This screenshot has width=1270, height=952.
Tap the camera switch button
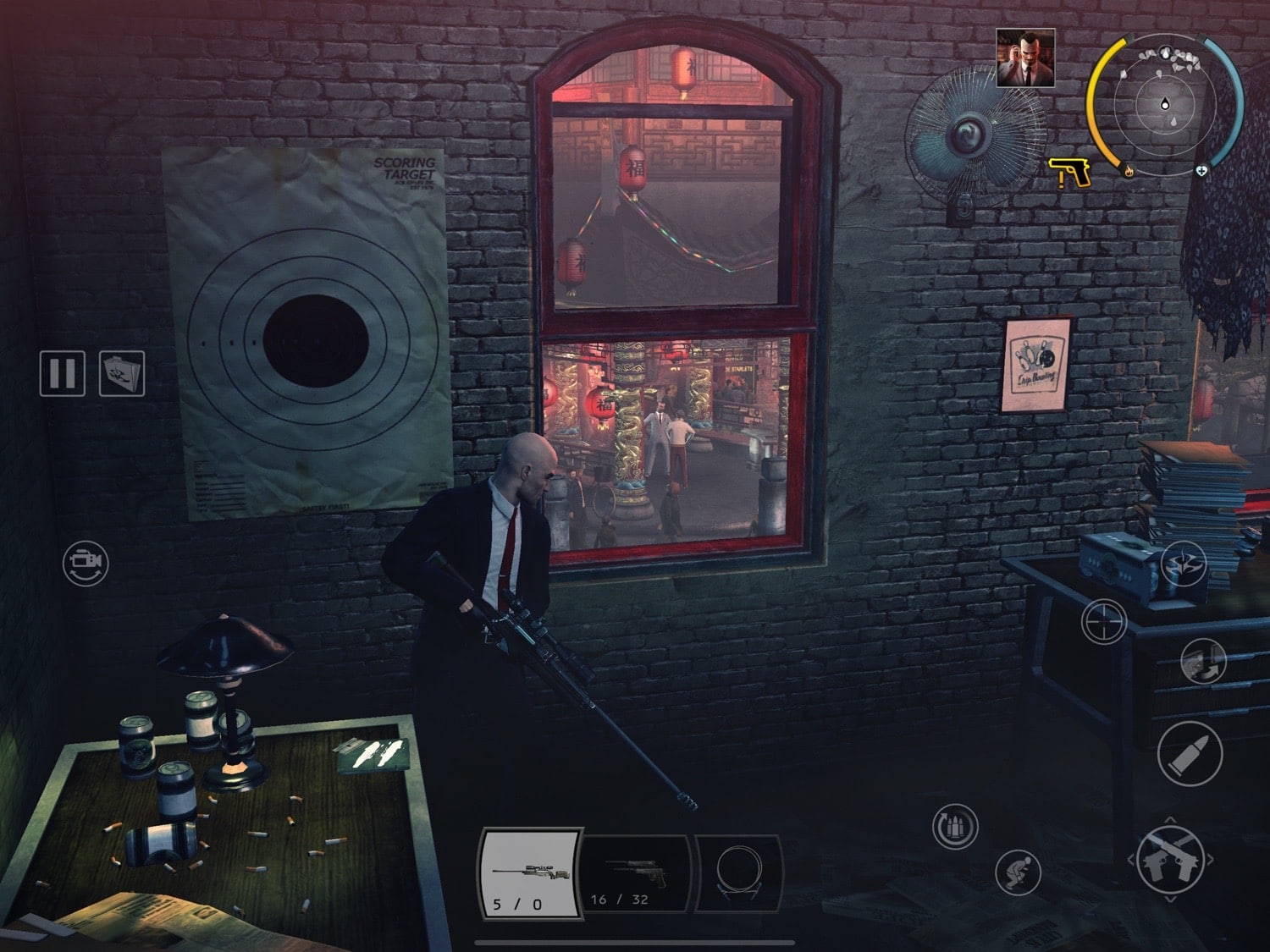pos(86,563)
